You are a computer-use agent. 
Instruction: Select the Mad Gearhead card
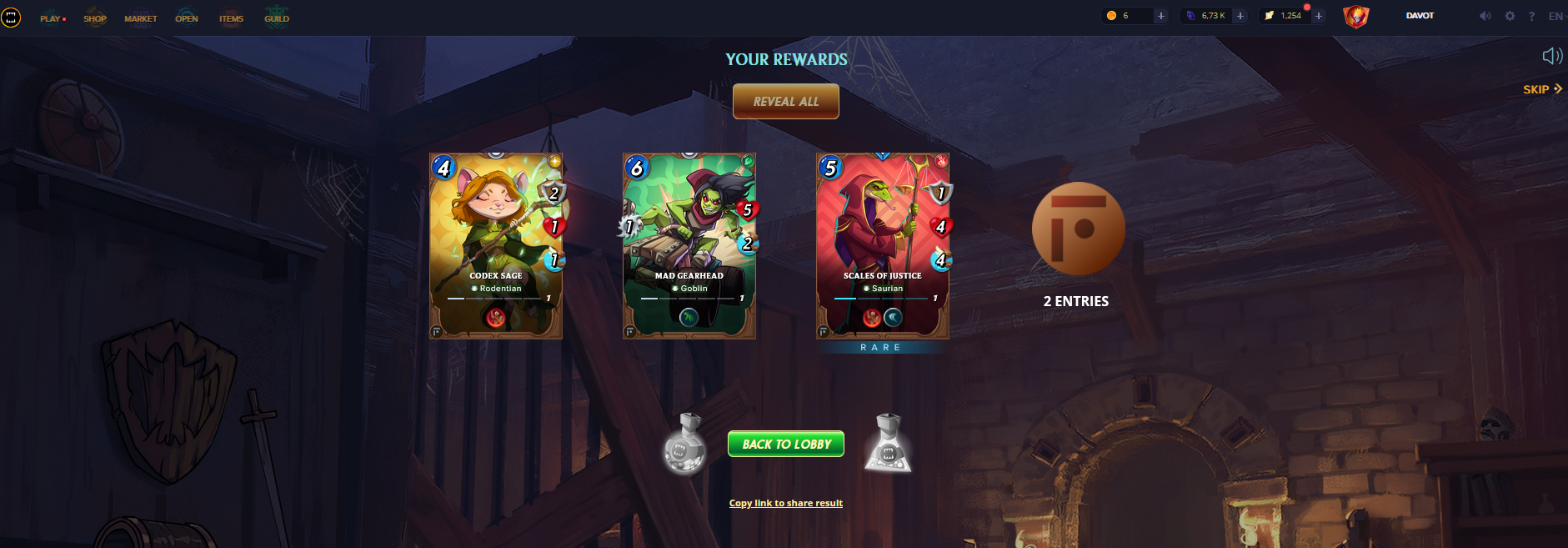pos(689,246)
